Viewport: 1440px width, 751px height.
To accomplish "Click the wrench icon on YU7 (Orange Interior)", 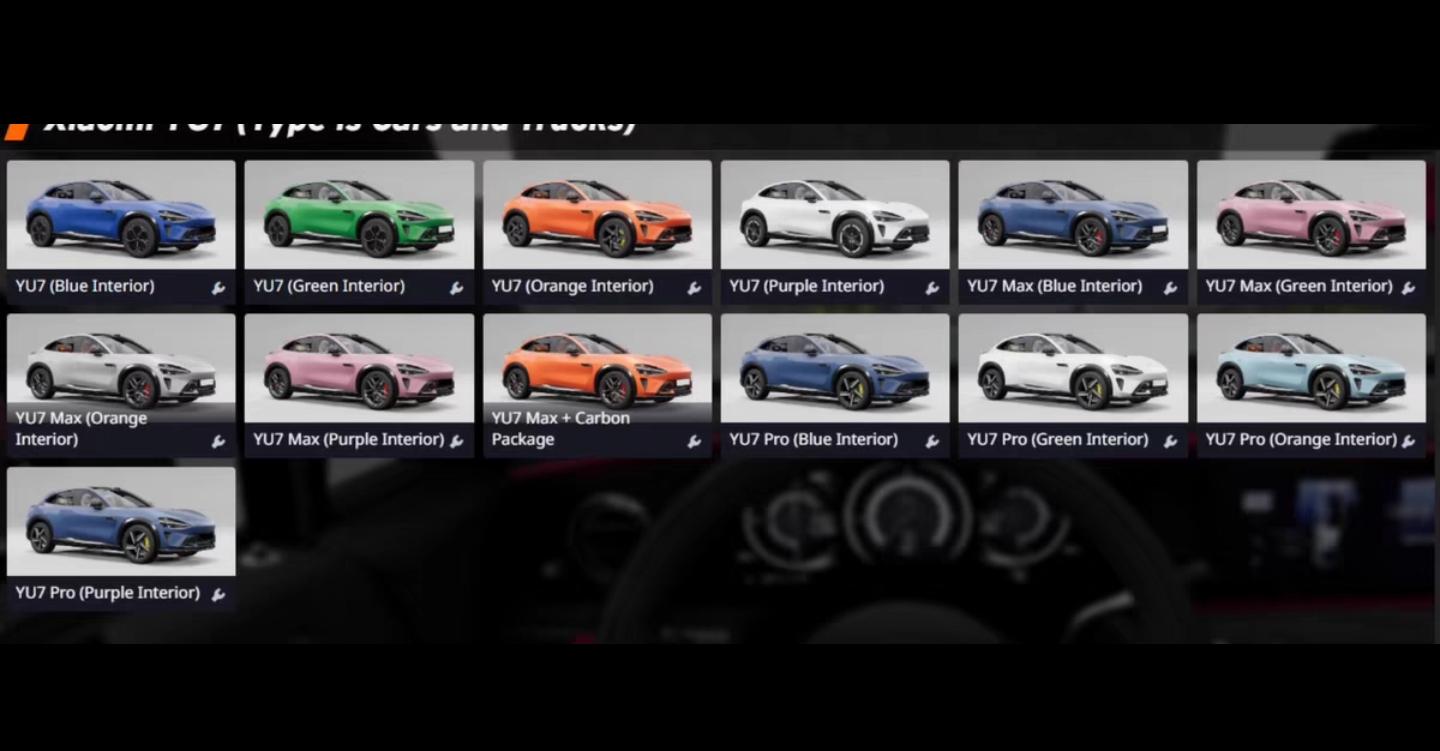I will (694, 288).
